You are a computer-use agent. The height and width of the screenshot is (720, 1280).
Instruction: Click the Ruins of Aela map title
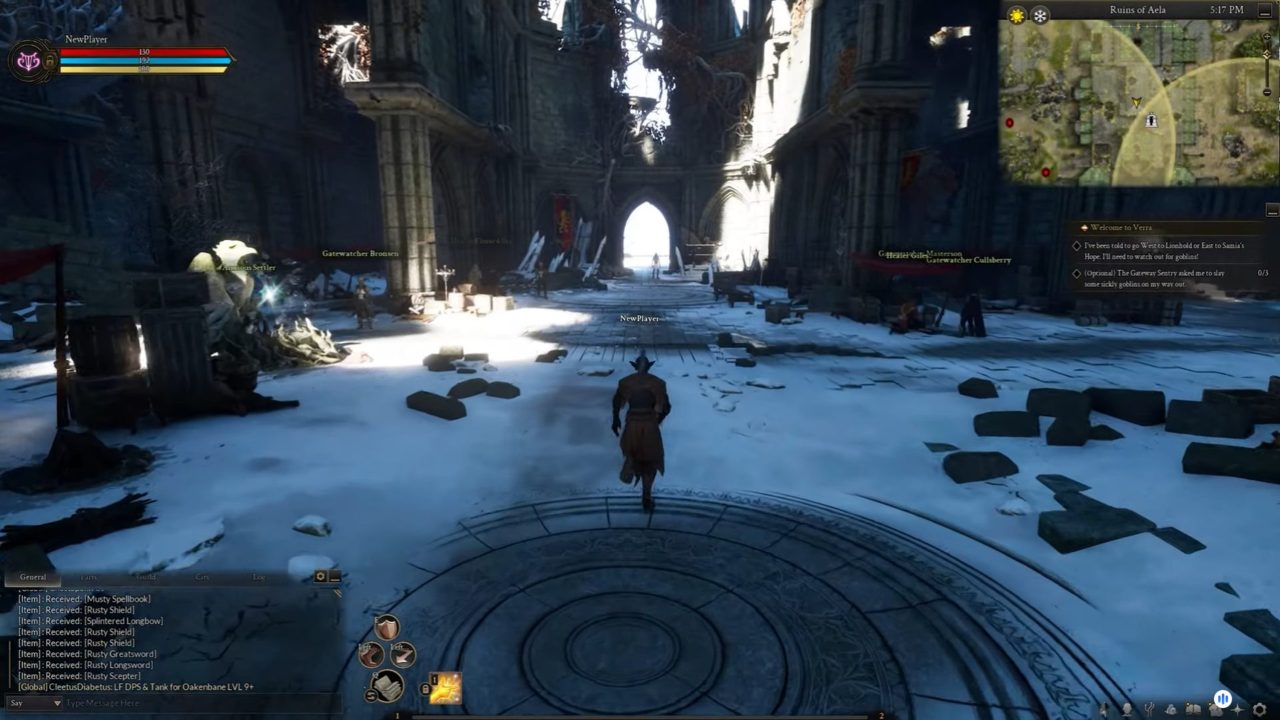coord(1138,10)
